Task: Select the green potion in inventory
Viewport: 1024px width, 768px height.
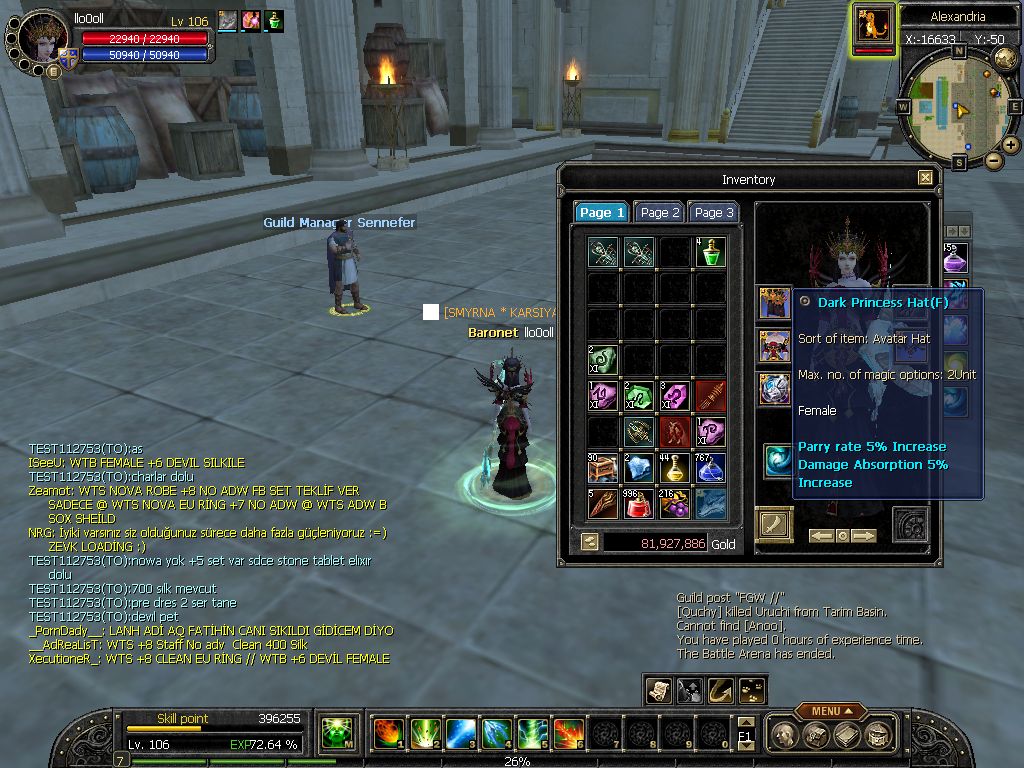Action: pos(710,252)
